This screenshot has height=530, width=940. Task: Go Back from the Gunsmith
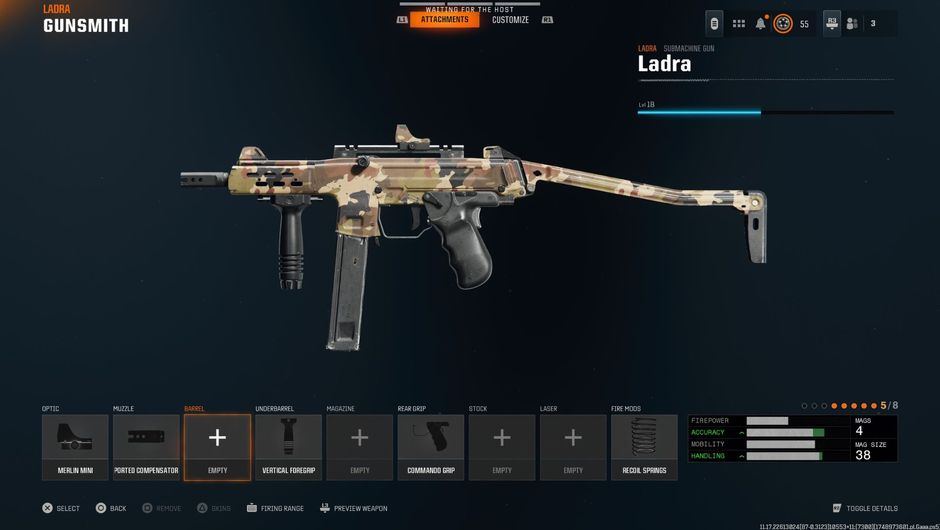(x=111, y=508)
